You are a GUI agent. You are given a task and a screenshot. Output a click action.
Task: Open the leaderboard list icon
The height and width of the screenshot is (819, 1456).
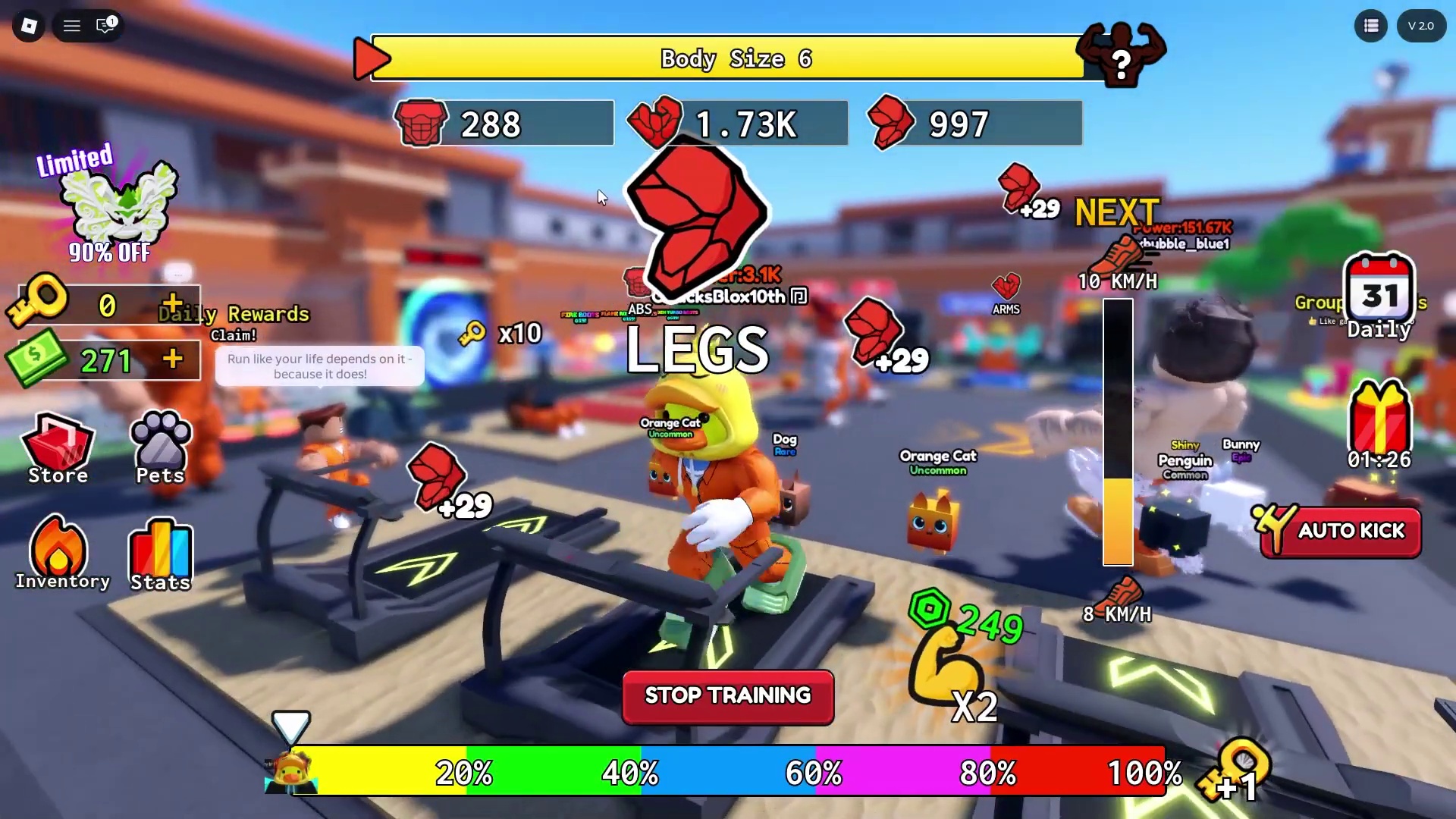[1370, 26]
